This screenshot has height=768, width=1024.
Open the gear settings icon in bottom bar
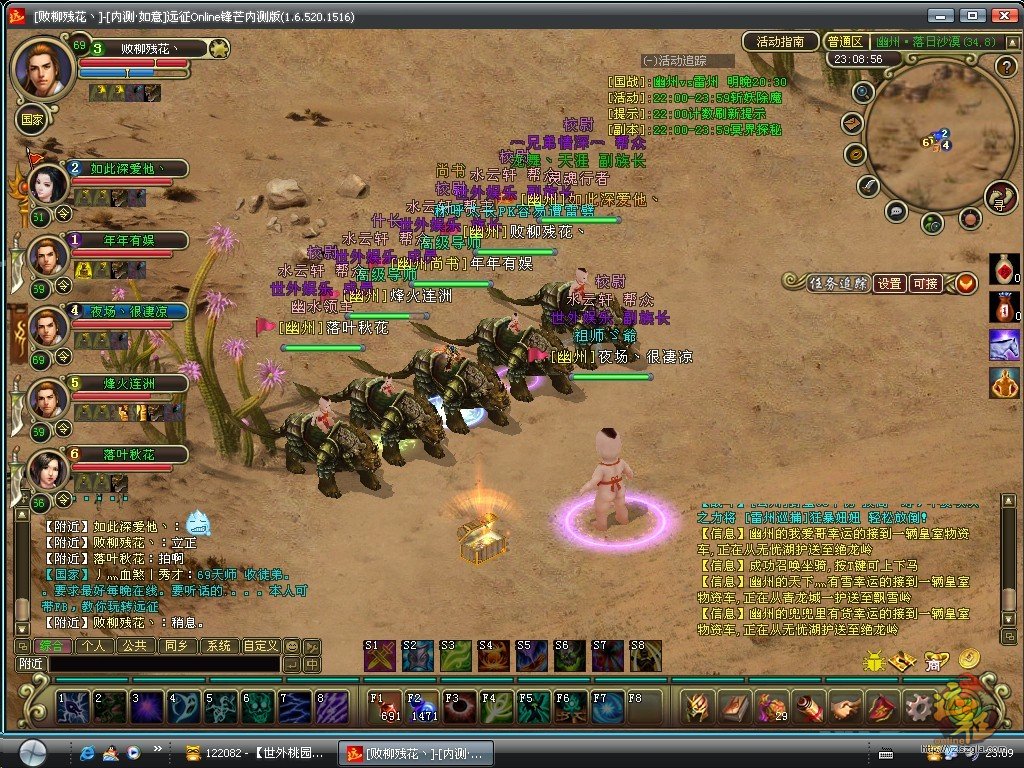(917, 706)
